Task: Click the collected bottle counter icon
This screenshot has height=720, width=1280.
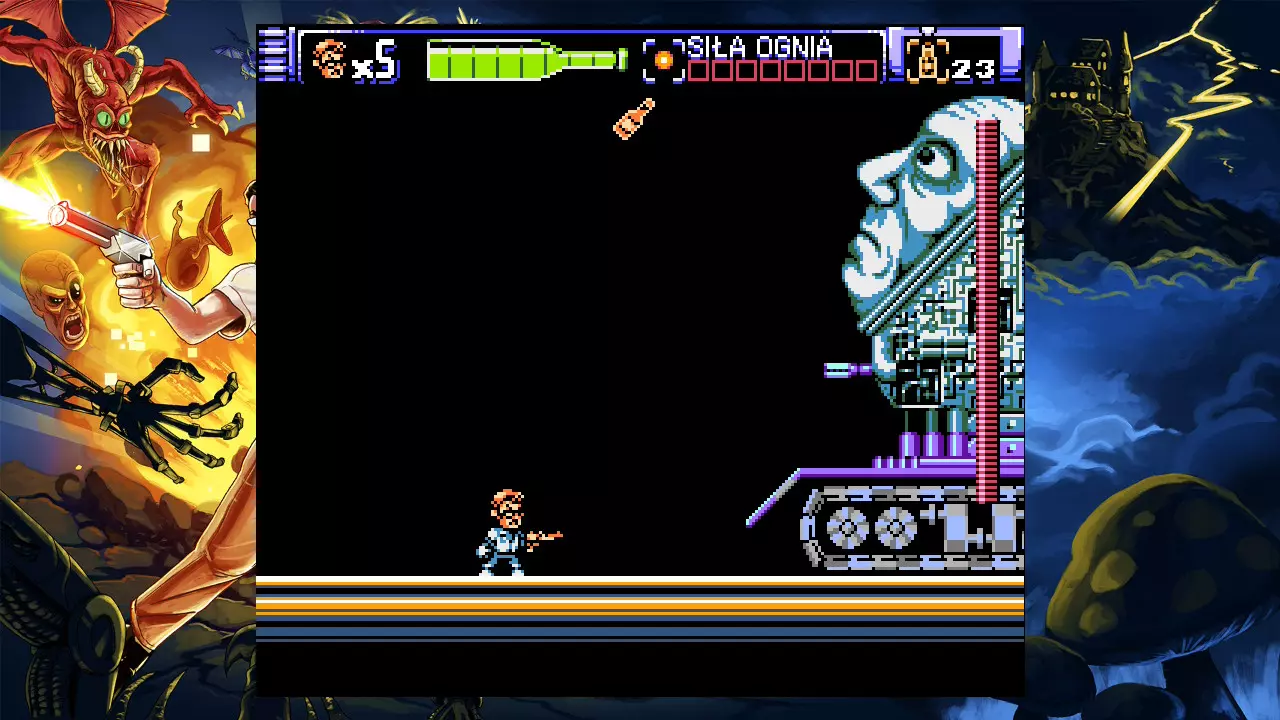Action: [928, 60]
